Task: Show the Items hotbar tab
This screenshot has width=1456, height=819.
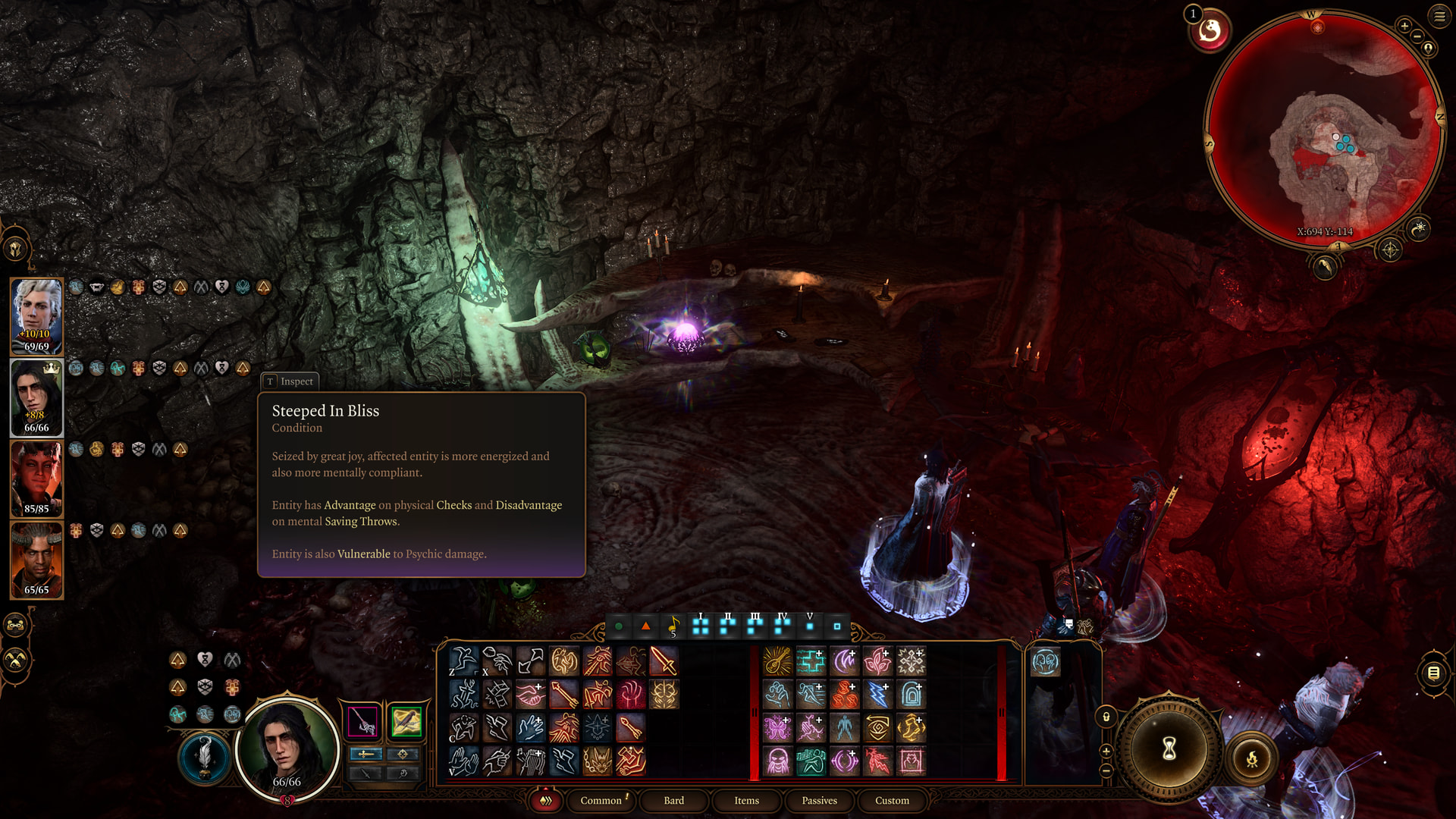Action: [x=746, y=801]
